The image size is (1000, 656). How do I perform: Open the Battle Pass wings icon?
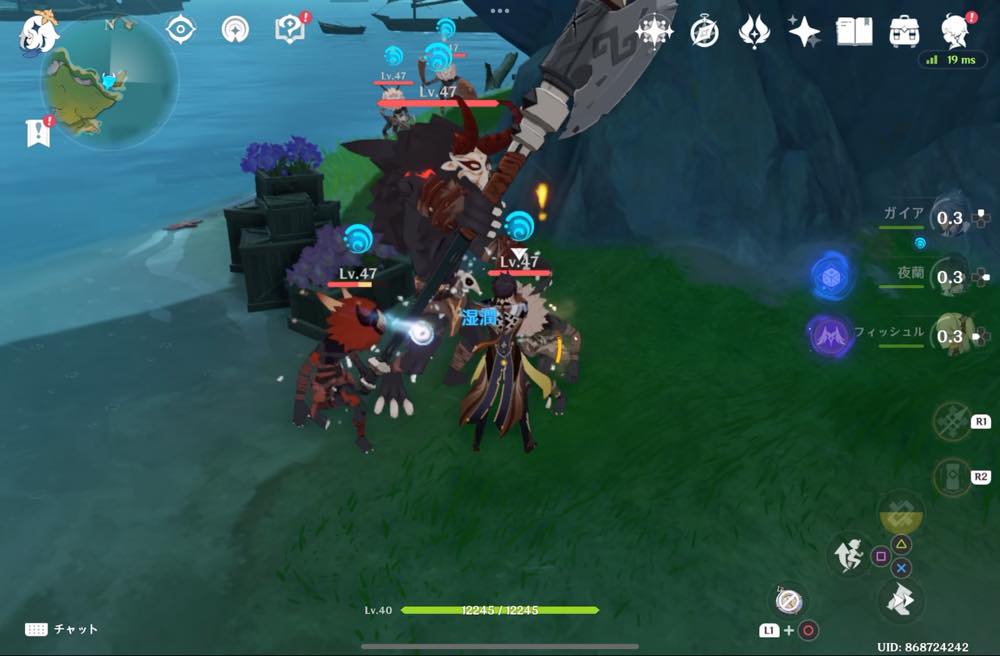[753, 32]
